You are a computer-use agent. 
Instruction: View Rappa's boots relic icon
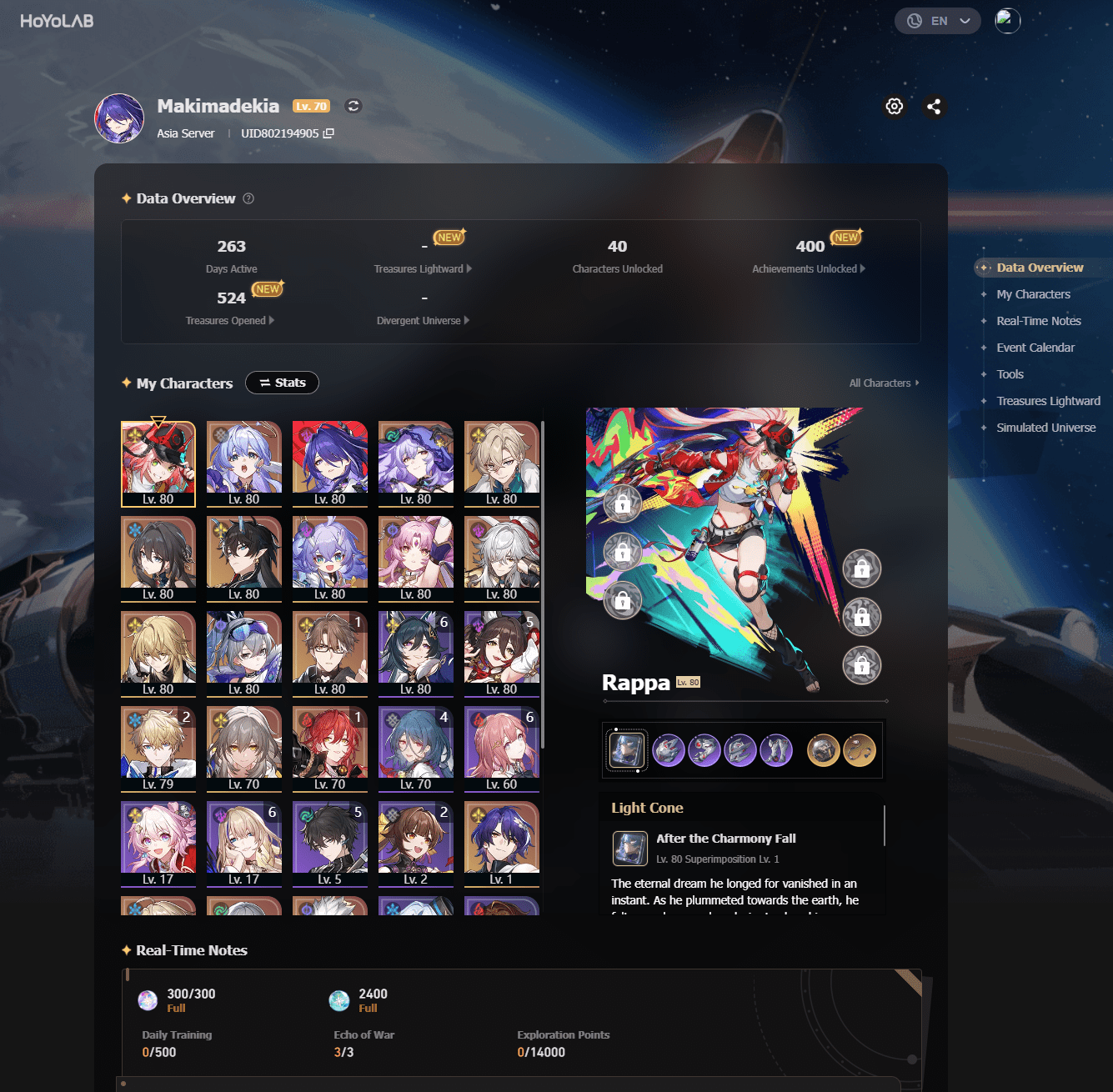click(x=776, y=749)
